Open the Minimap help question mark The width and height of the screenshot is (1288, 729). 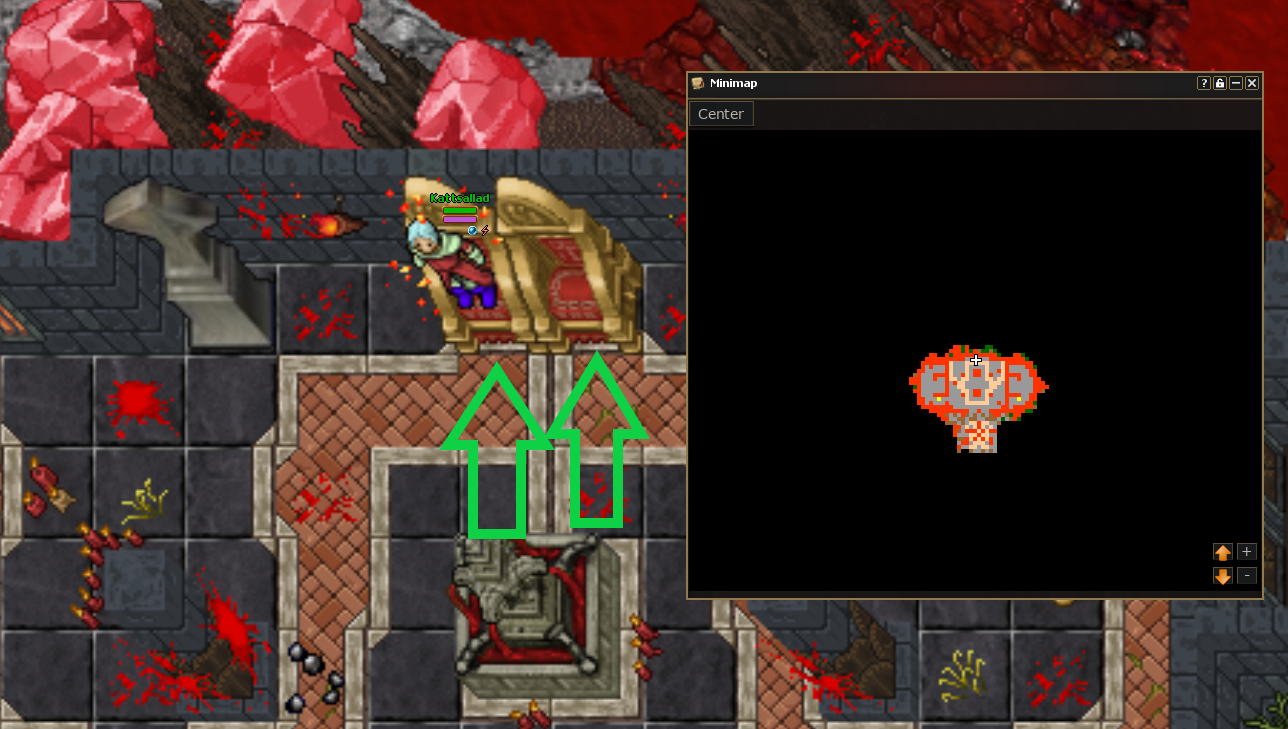click(1204, 84)
